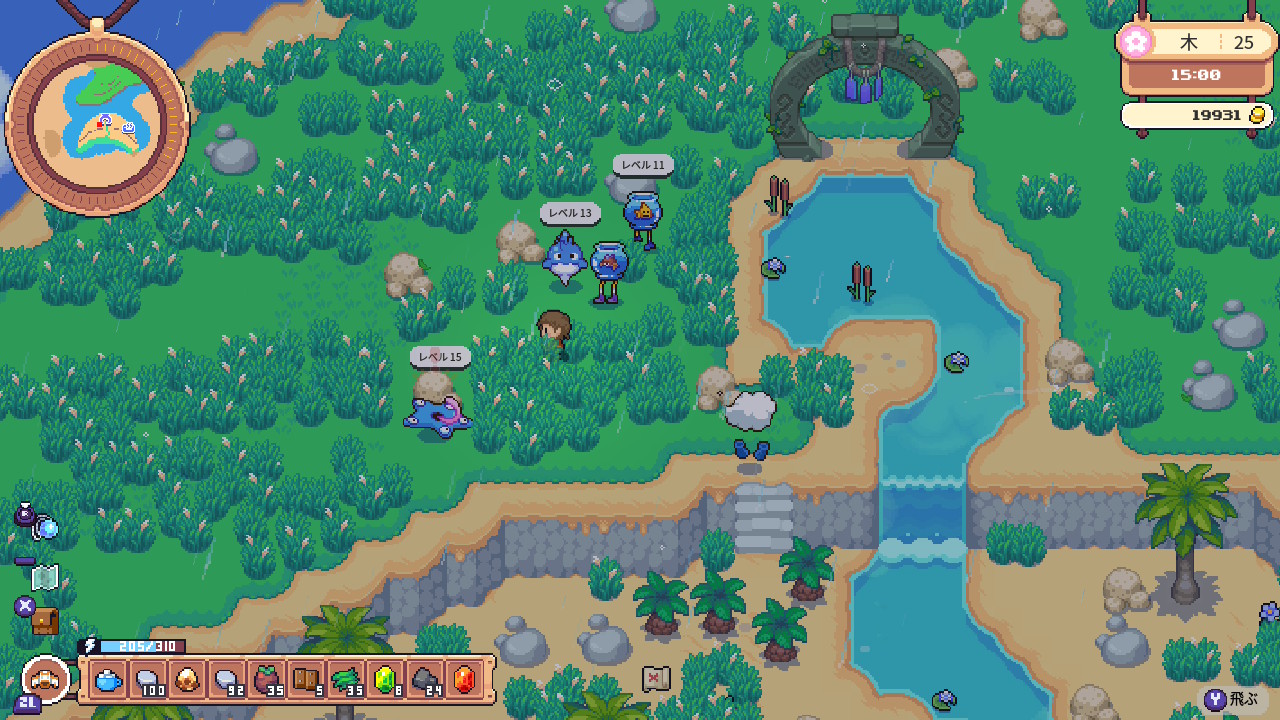Screen dimensions: 1280x720
Task: Pick the berry stack of 35
Action: pos(266,680)
